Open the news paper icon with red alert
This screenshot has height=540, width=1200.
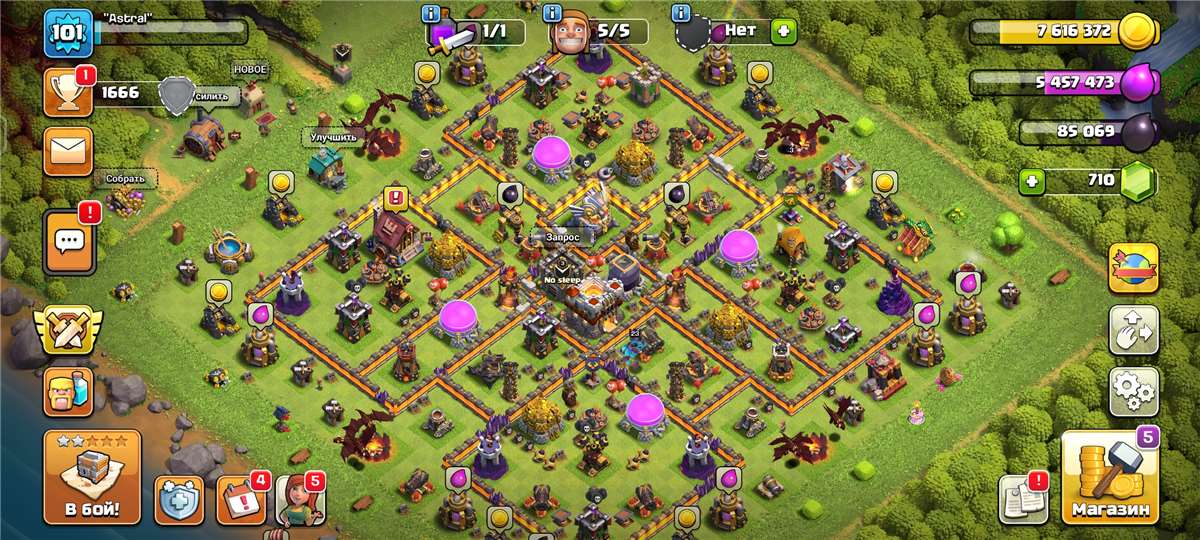click(1022, 497)
